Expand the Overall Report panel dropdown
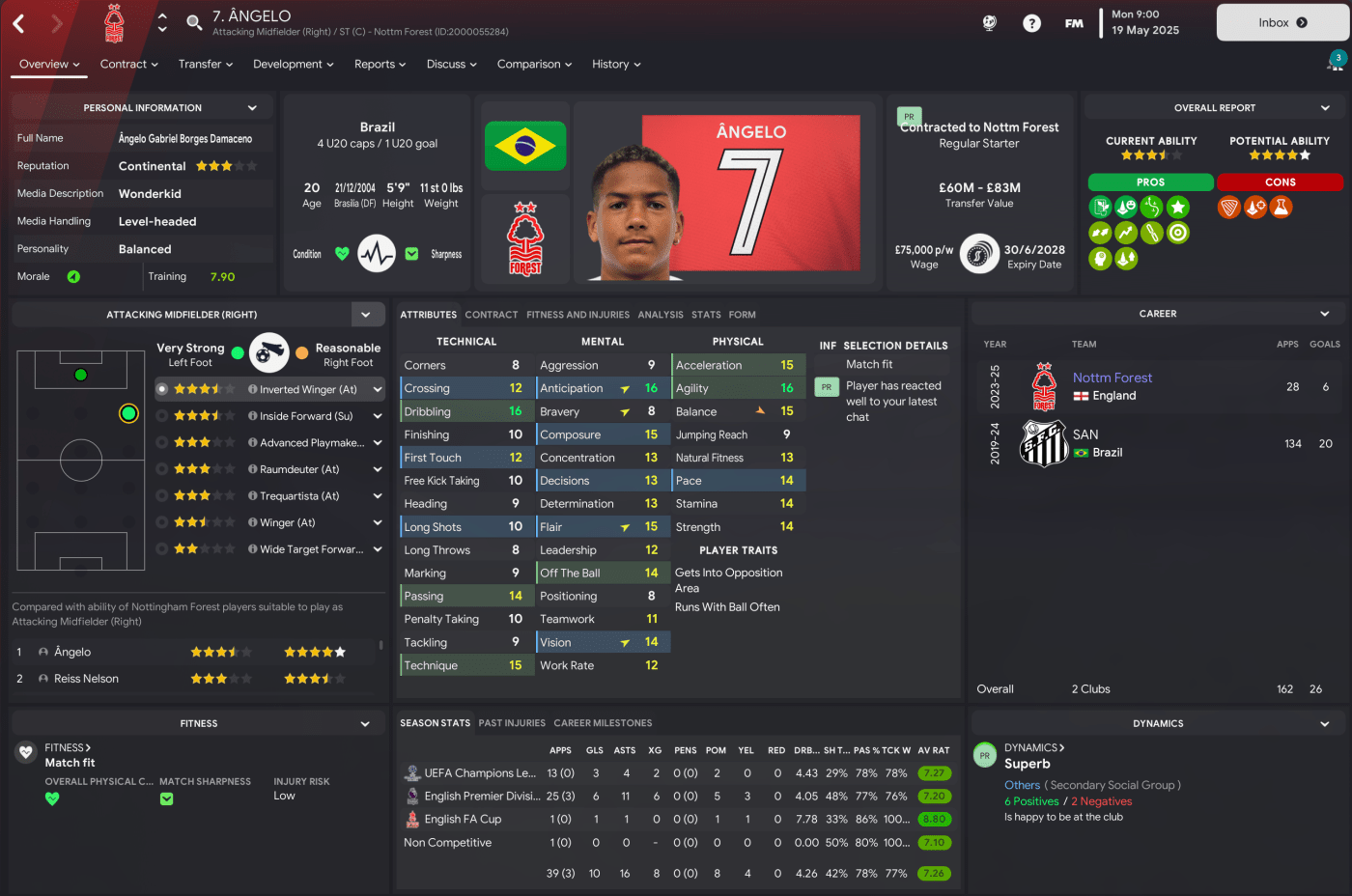Screen dimensions: 1352x896 (1325, 108)
